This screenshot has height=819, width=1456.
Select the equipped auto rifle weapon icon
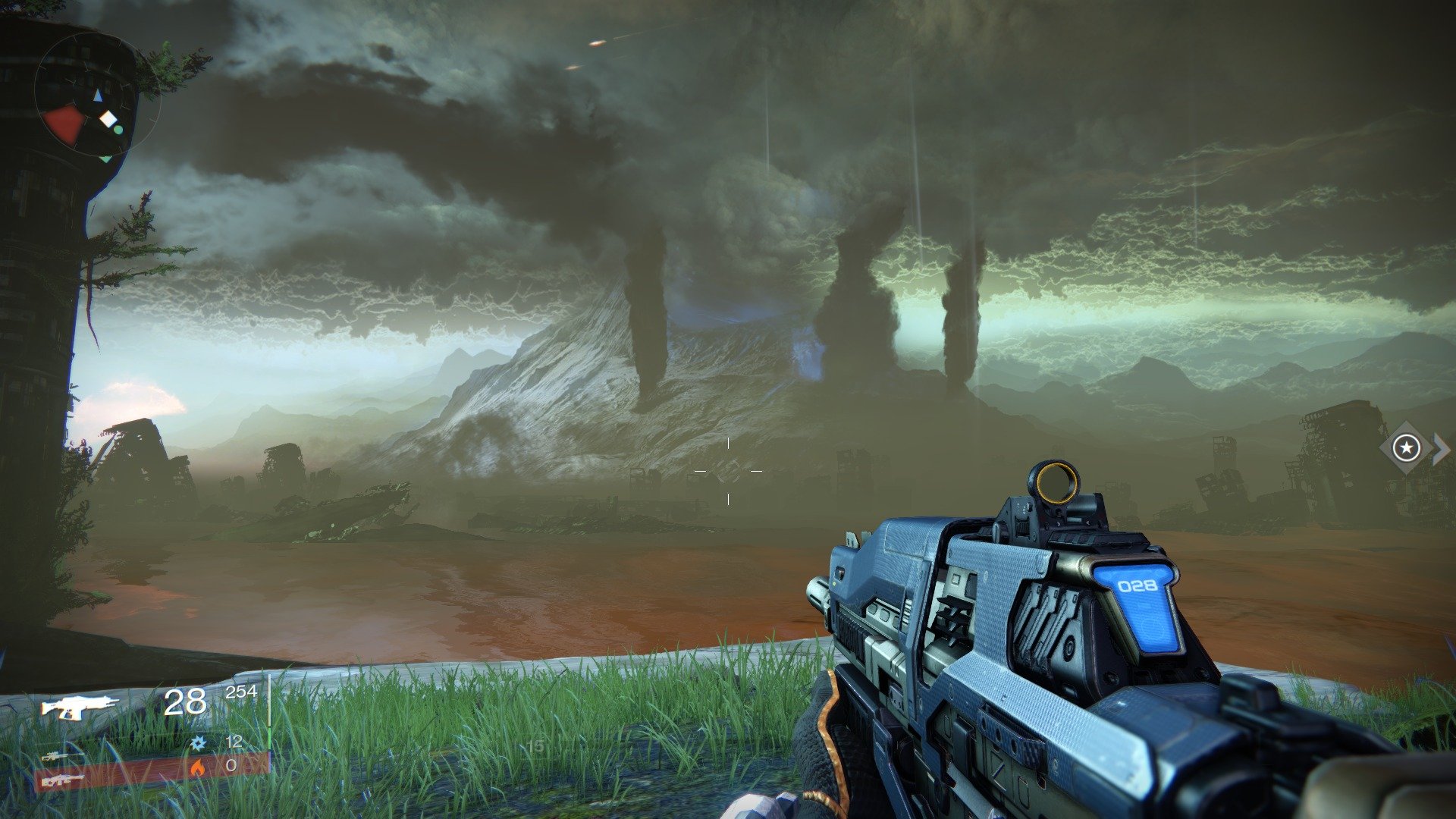(x=80, y=704)
